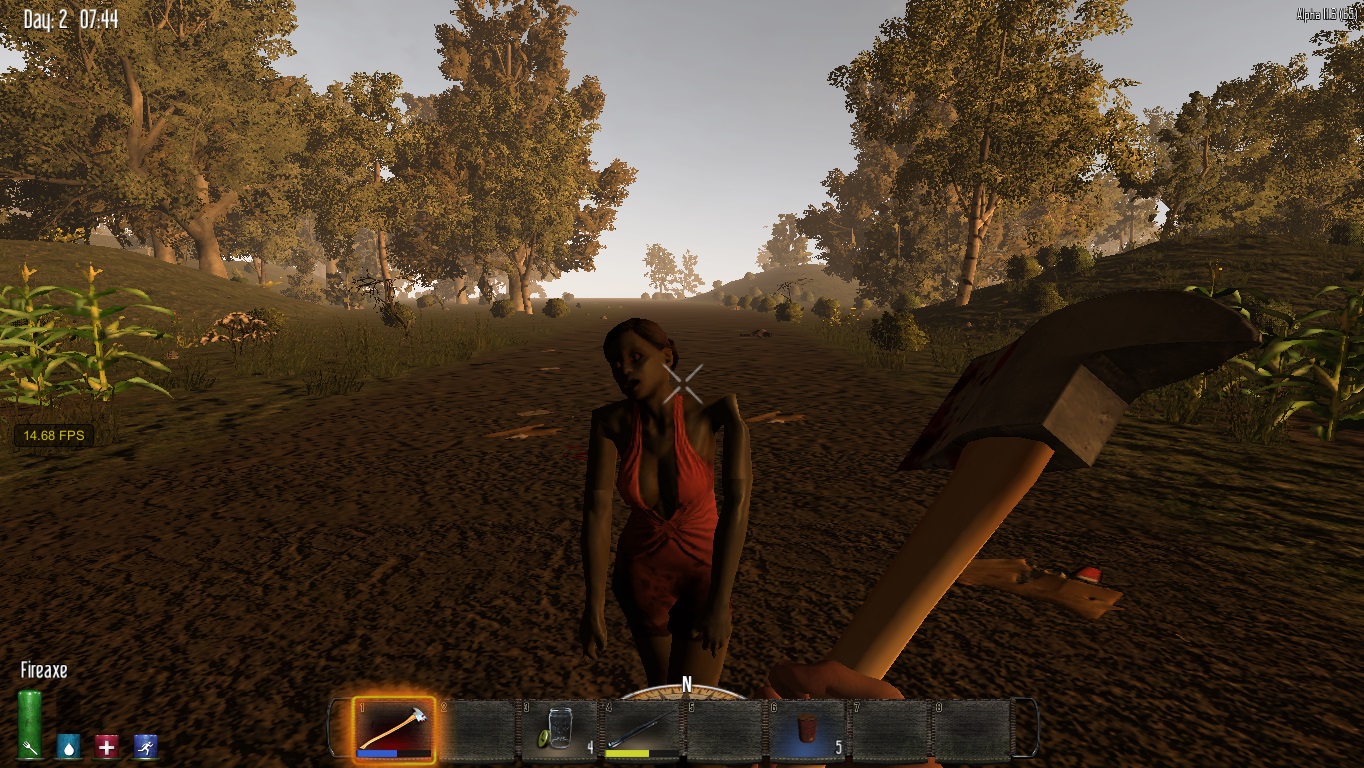Pick the red can in slot 6

807,729
